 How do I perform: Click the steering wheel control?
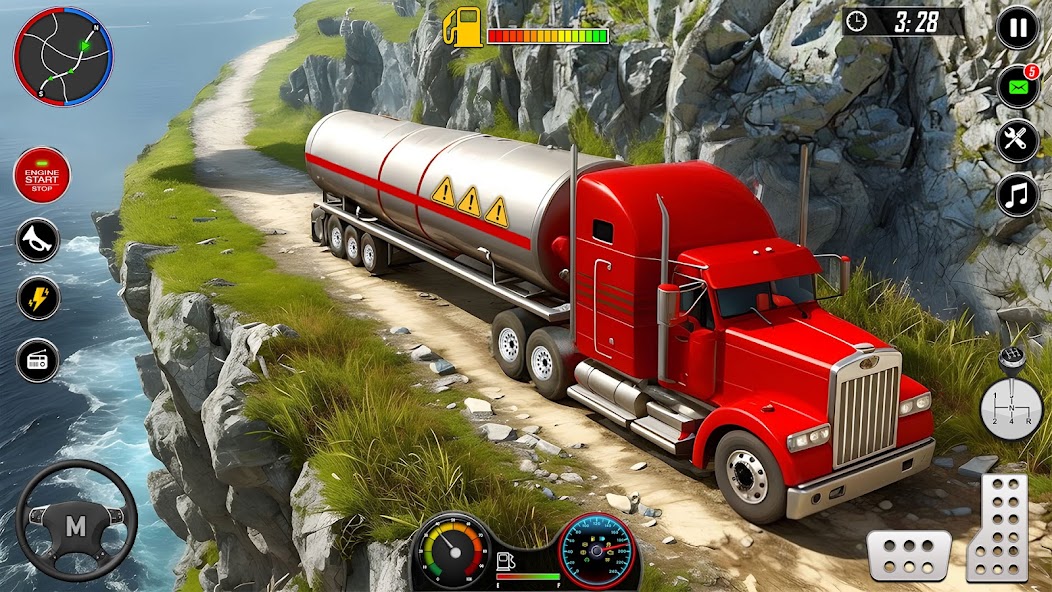(x=76, y=520)
